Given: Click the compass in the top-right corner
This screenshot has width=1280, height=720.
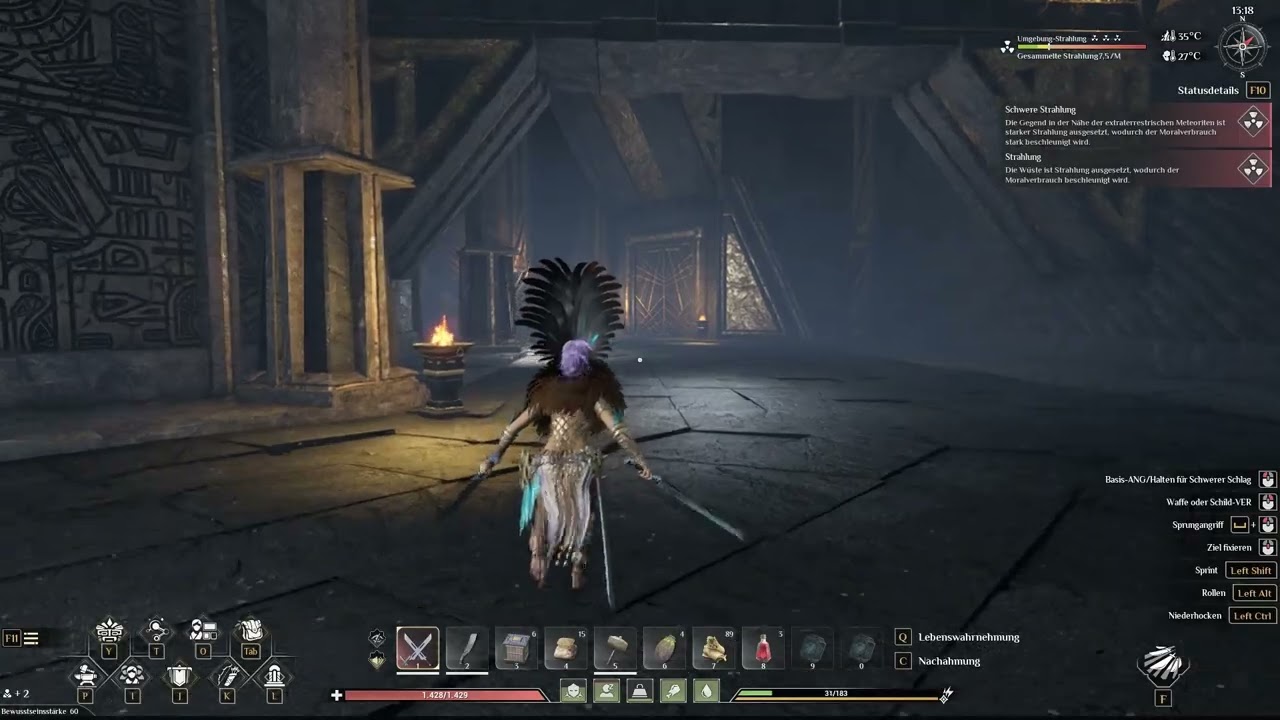Looking at the screenshot, I should tap(1242, 46).
